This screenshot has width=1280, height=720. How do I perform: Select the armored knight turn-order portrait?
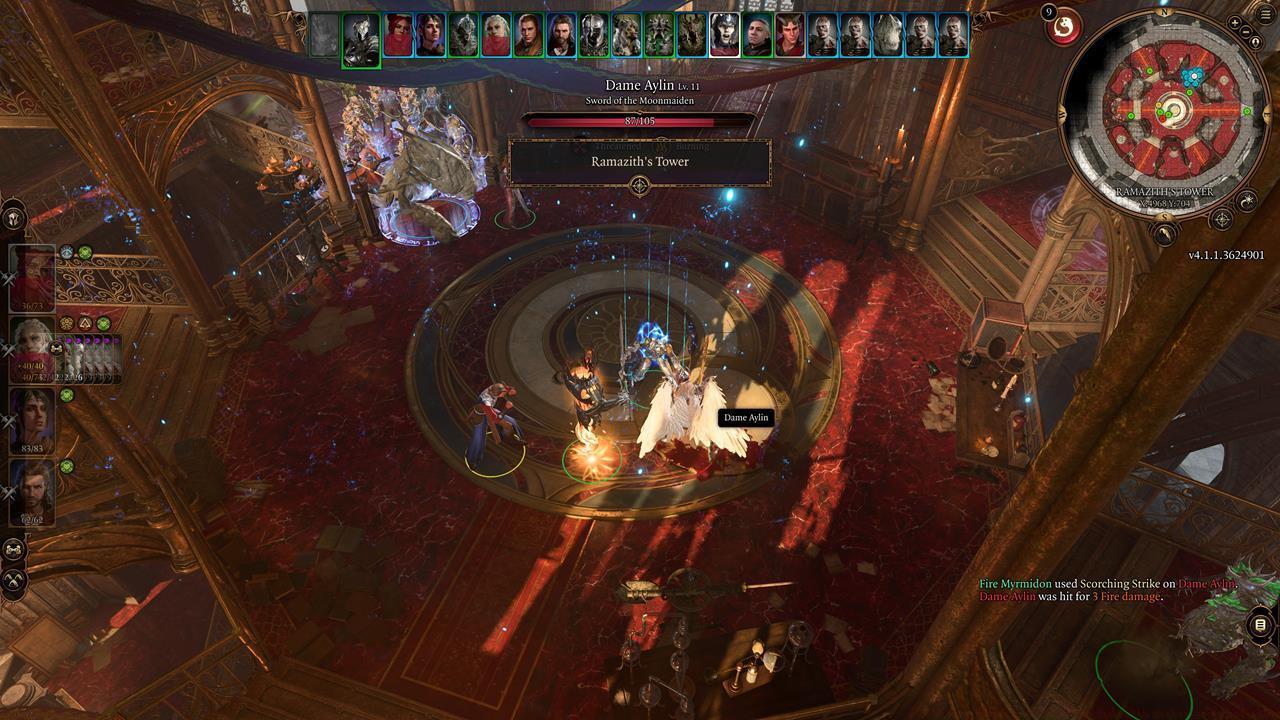pyautogui.click(x=361, y=38)
